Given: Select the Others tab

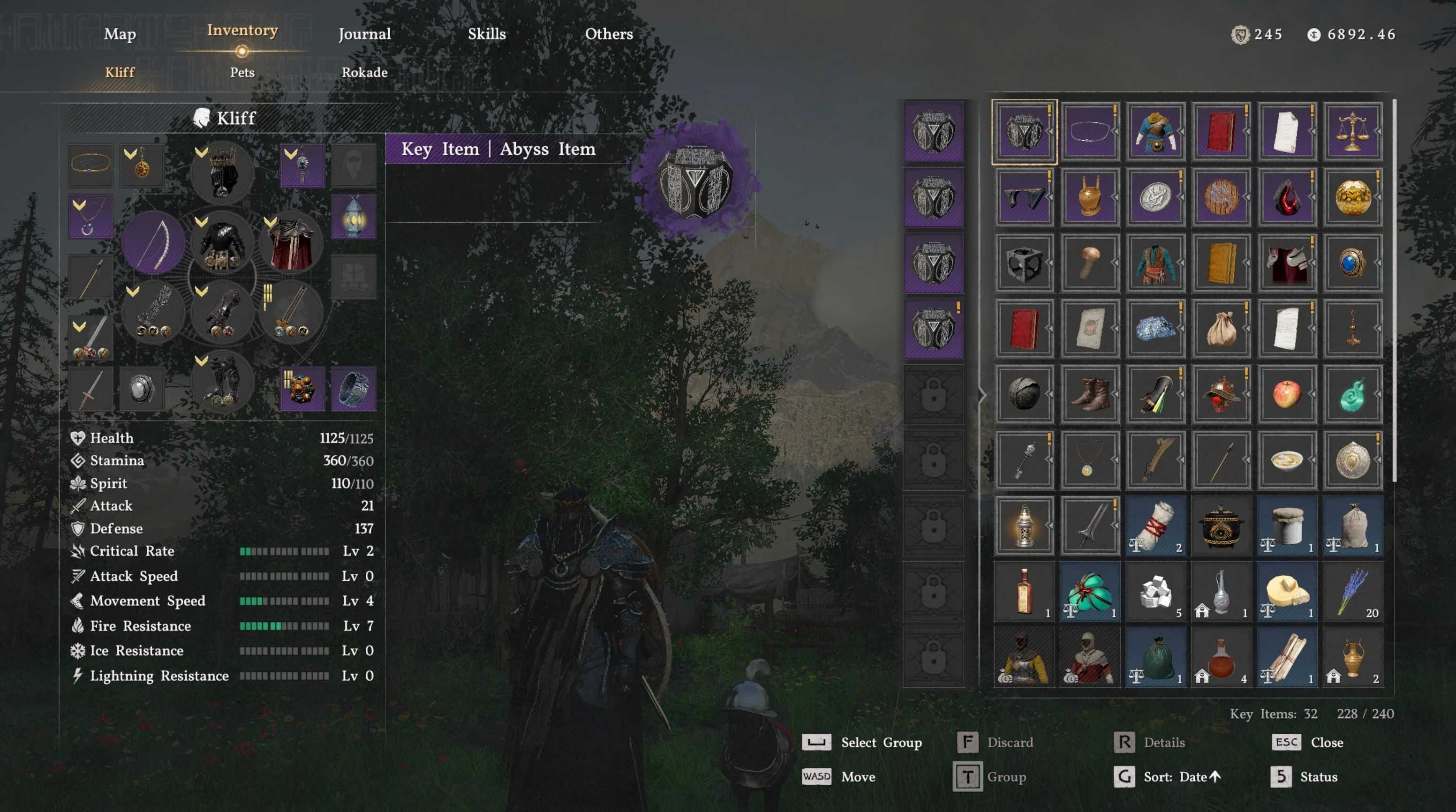Looking at the screenshot, I should [x=609, y=34].
